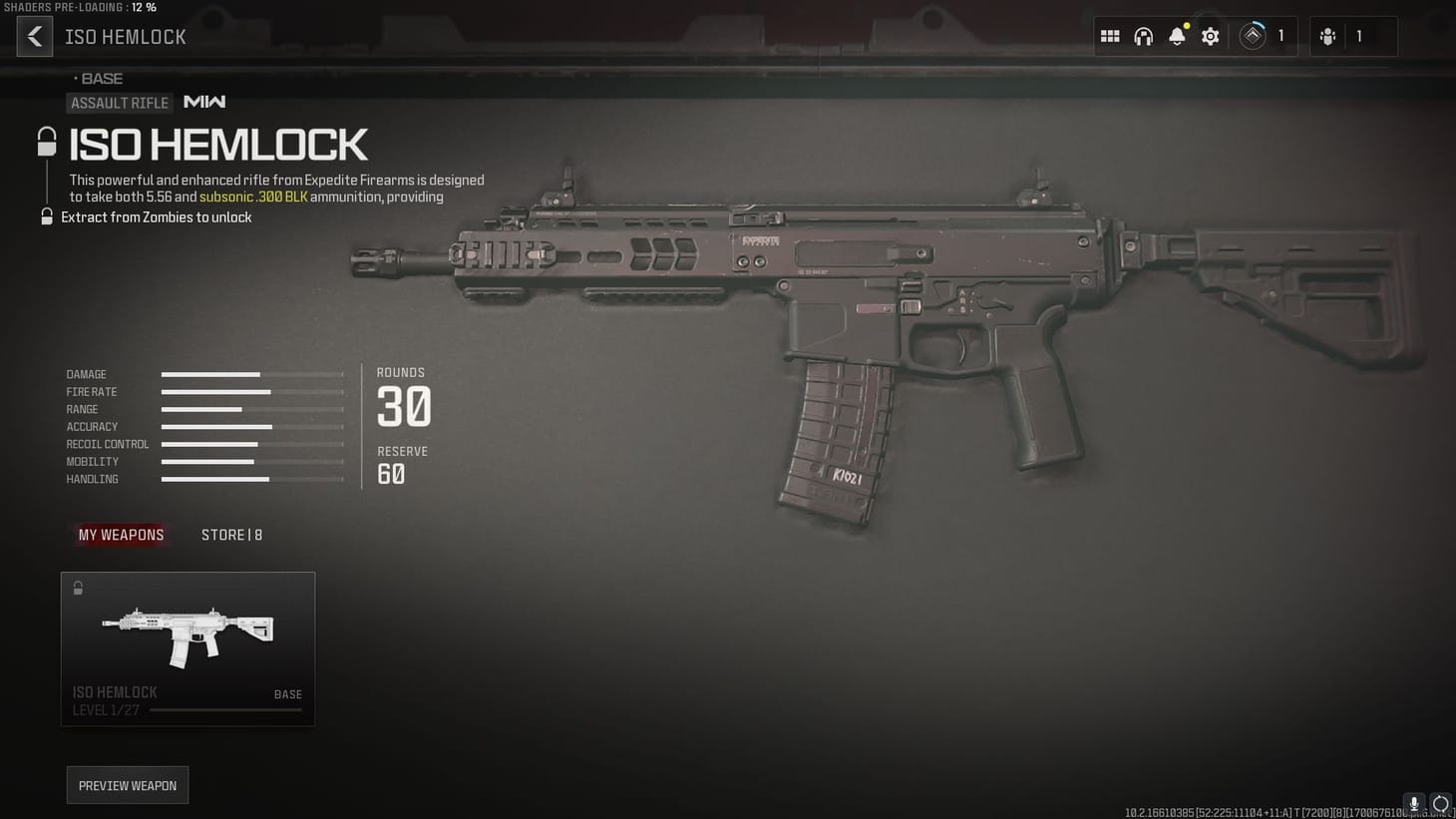Click the battle pass rank emblem
This screenshot has width=1456, height=819.
click(1252, 36)
